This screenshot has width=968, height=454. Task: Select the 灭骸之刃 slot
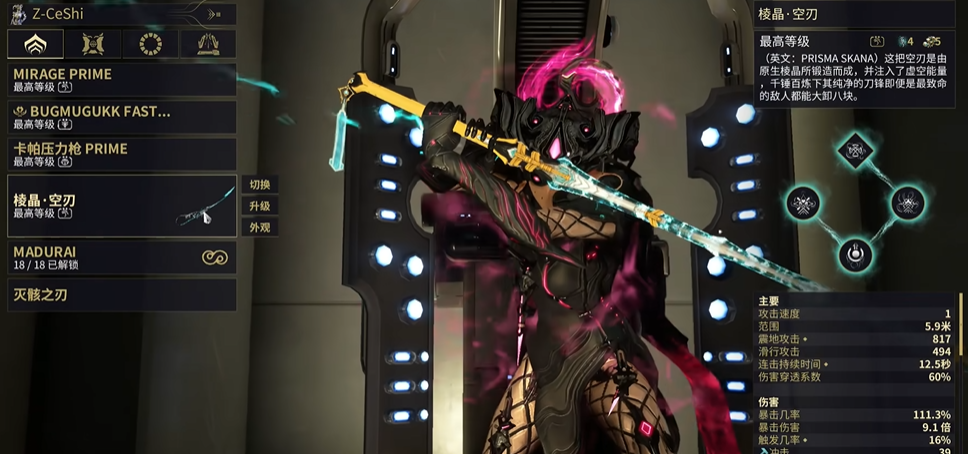point(121,295)
